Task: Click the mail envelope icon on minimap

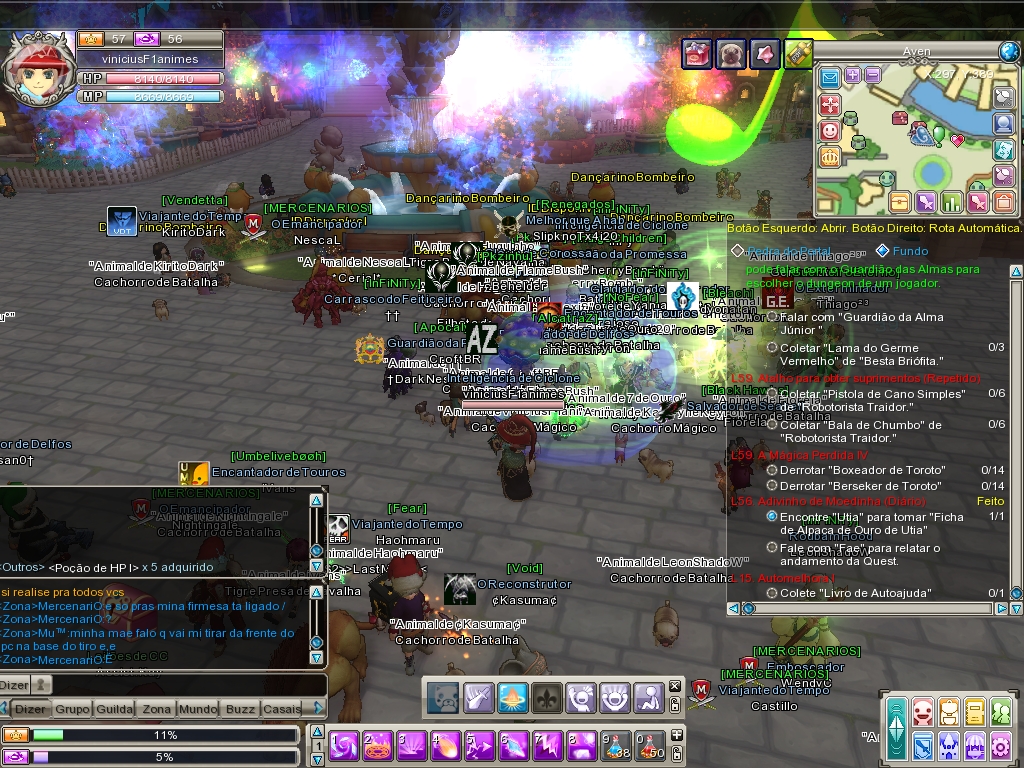Action: click(829, 77)
